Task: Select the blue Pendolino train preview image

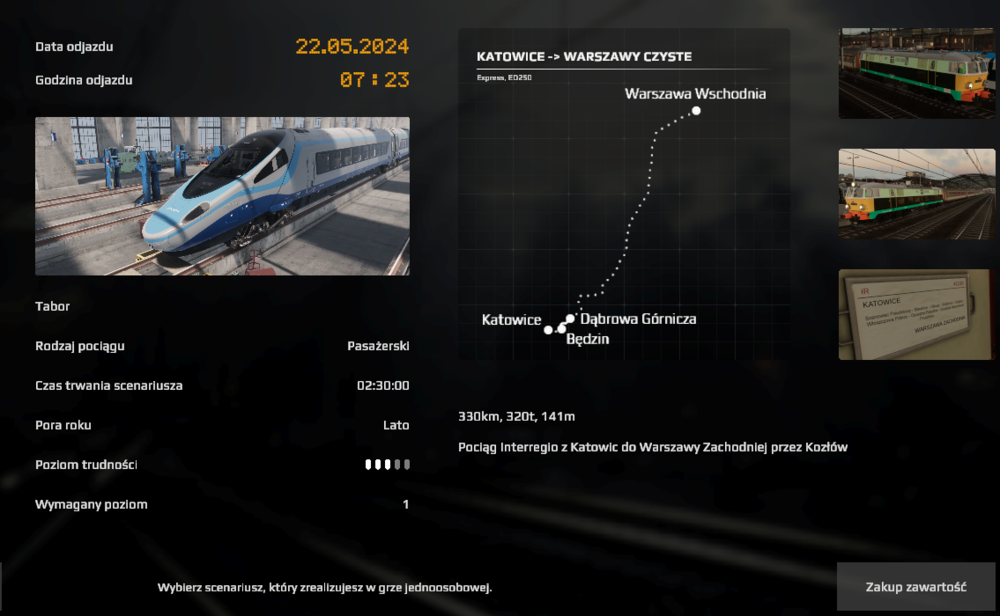Action: (x=222, y=196)
